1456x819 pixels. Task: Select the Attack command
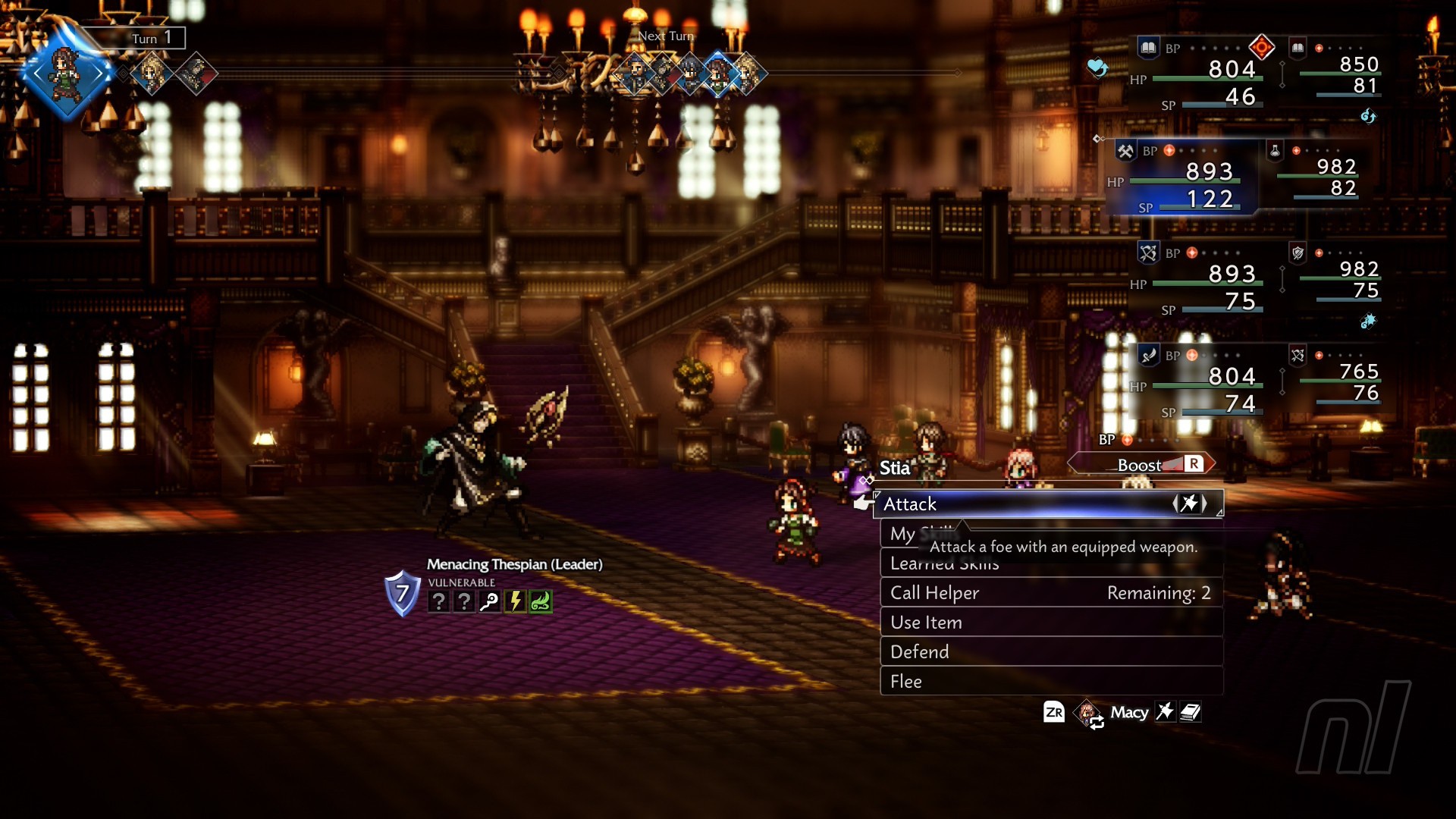pos(1046,504)
